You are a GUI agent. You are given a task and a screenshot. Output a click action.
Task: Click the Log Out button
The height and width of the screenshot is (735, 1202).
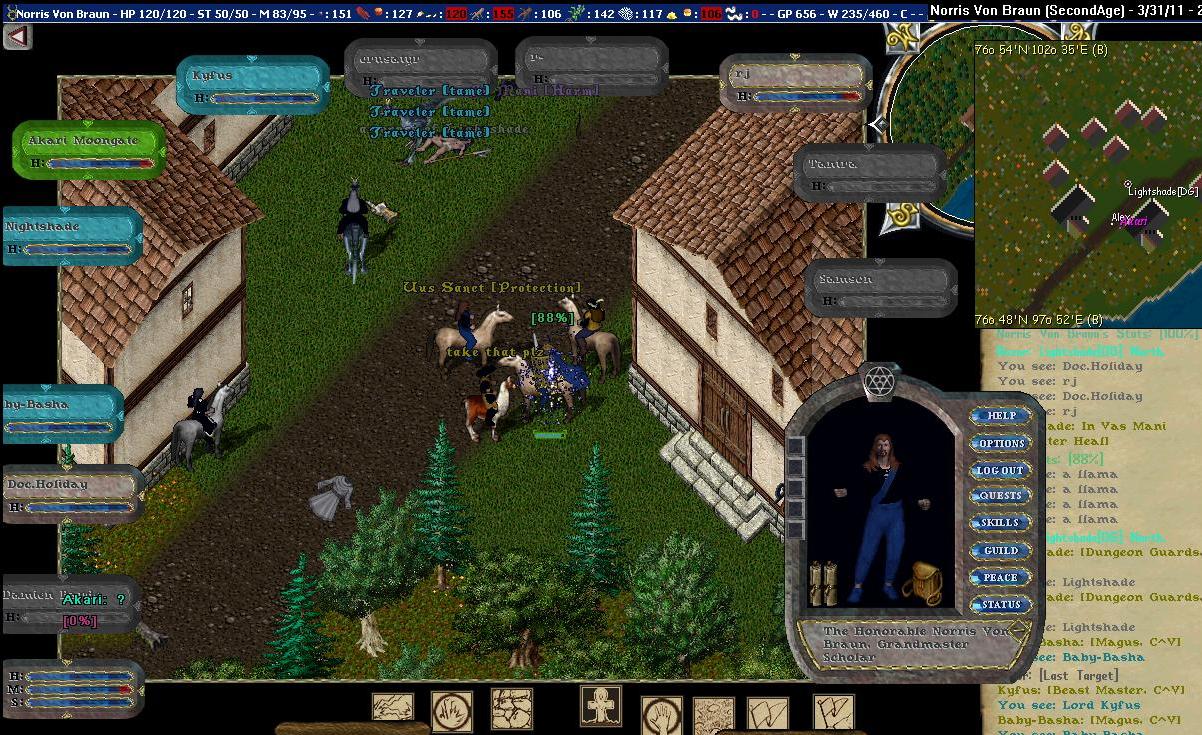pos(1000,470)
